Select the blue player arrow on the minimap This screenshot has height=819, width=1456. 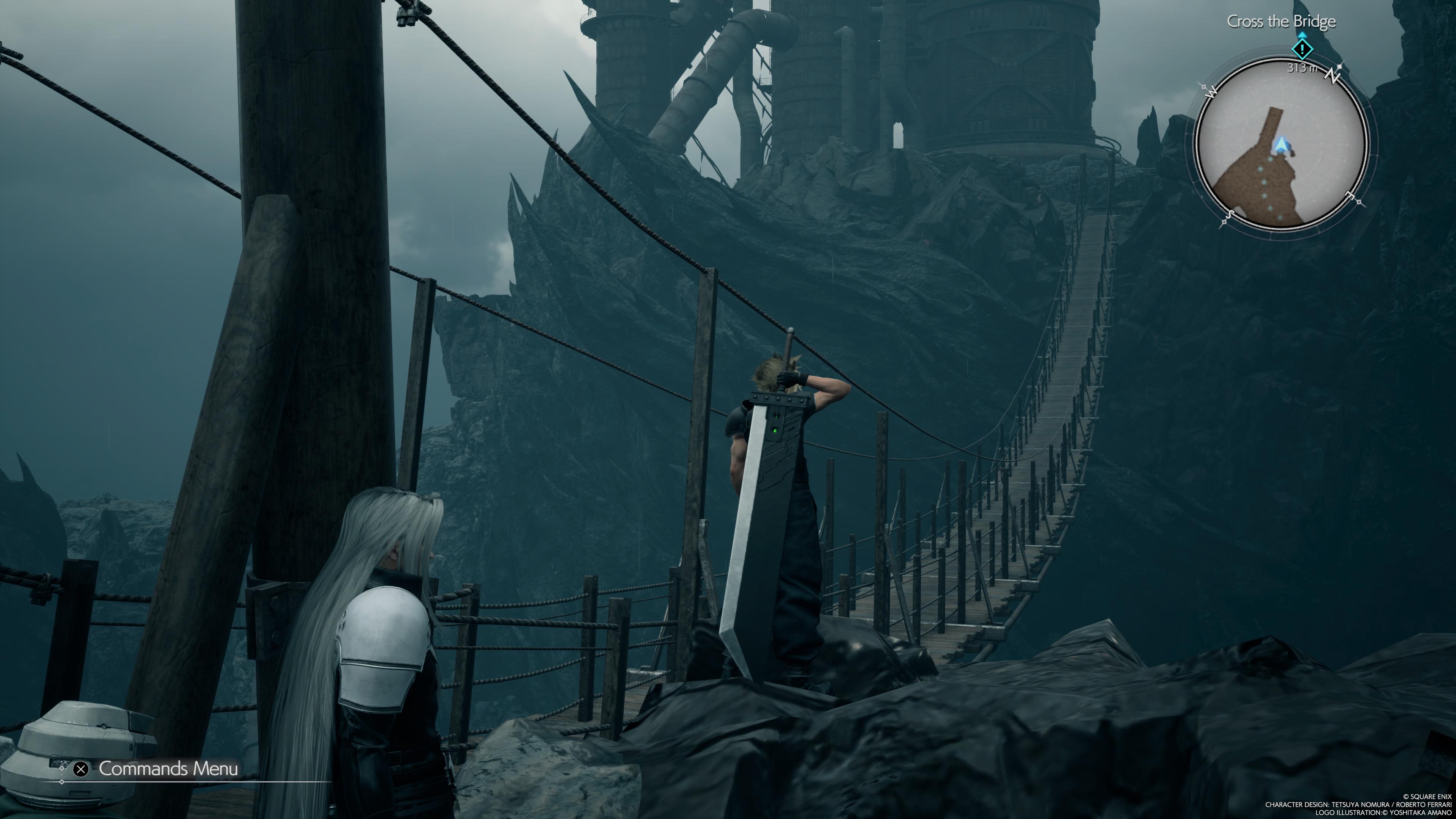[x=1281, y=144]
